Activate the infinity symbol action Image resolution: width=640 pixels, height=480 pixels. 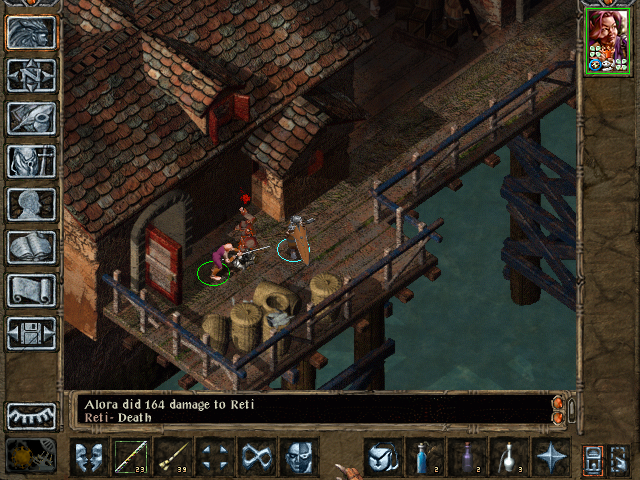tap(257, 457)
